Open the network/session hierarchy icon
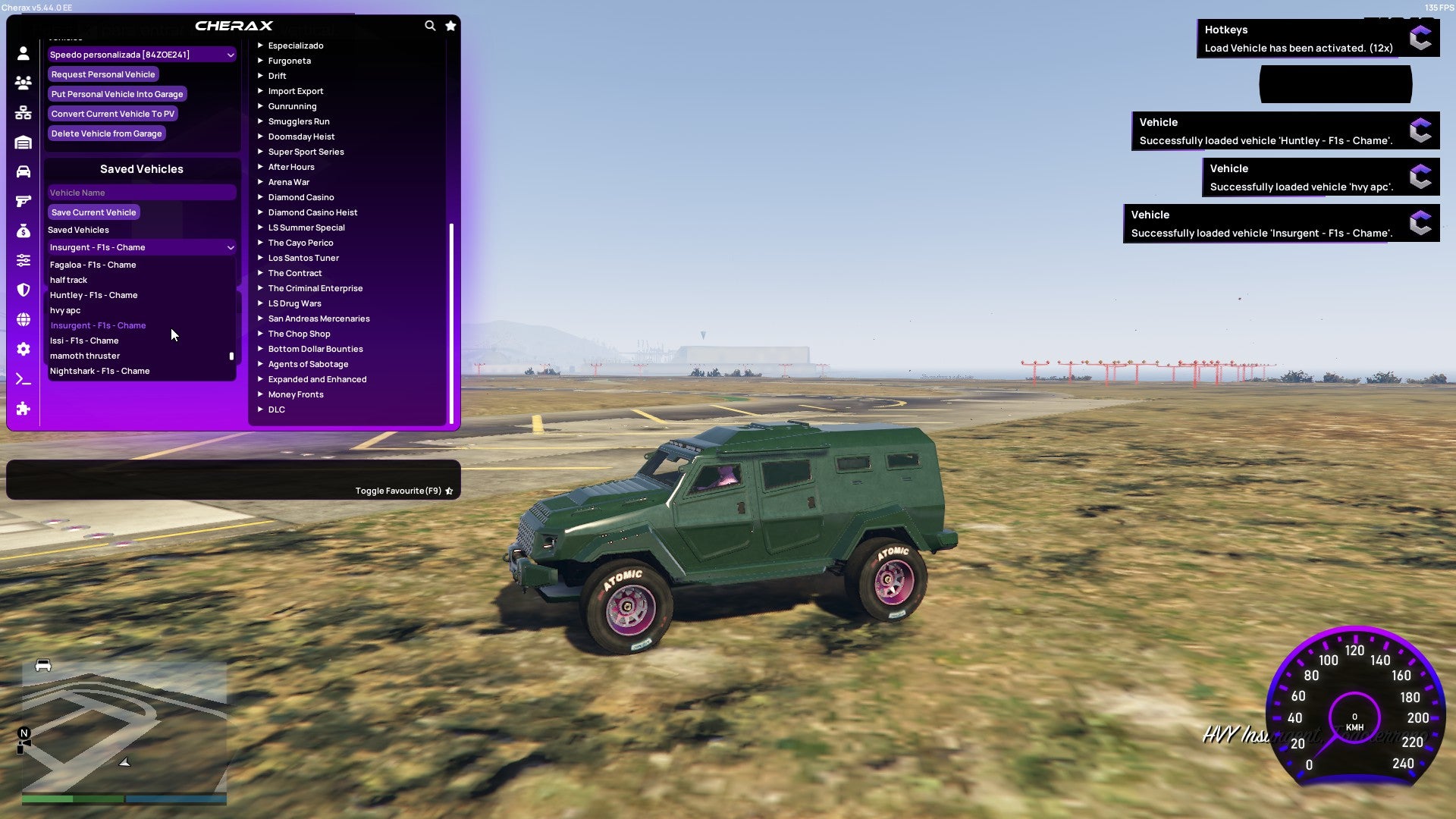The height and width of the screenshot is (819, 1456). click(23, 111)
